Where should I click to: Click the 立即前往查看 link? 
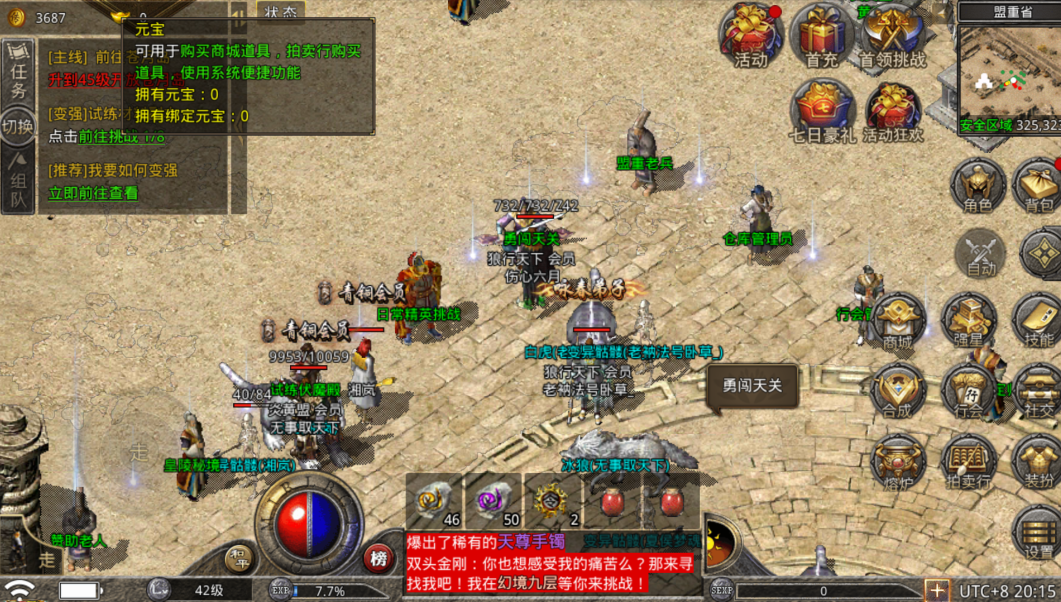click(x=93, y=193)
